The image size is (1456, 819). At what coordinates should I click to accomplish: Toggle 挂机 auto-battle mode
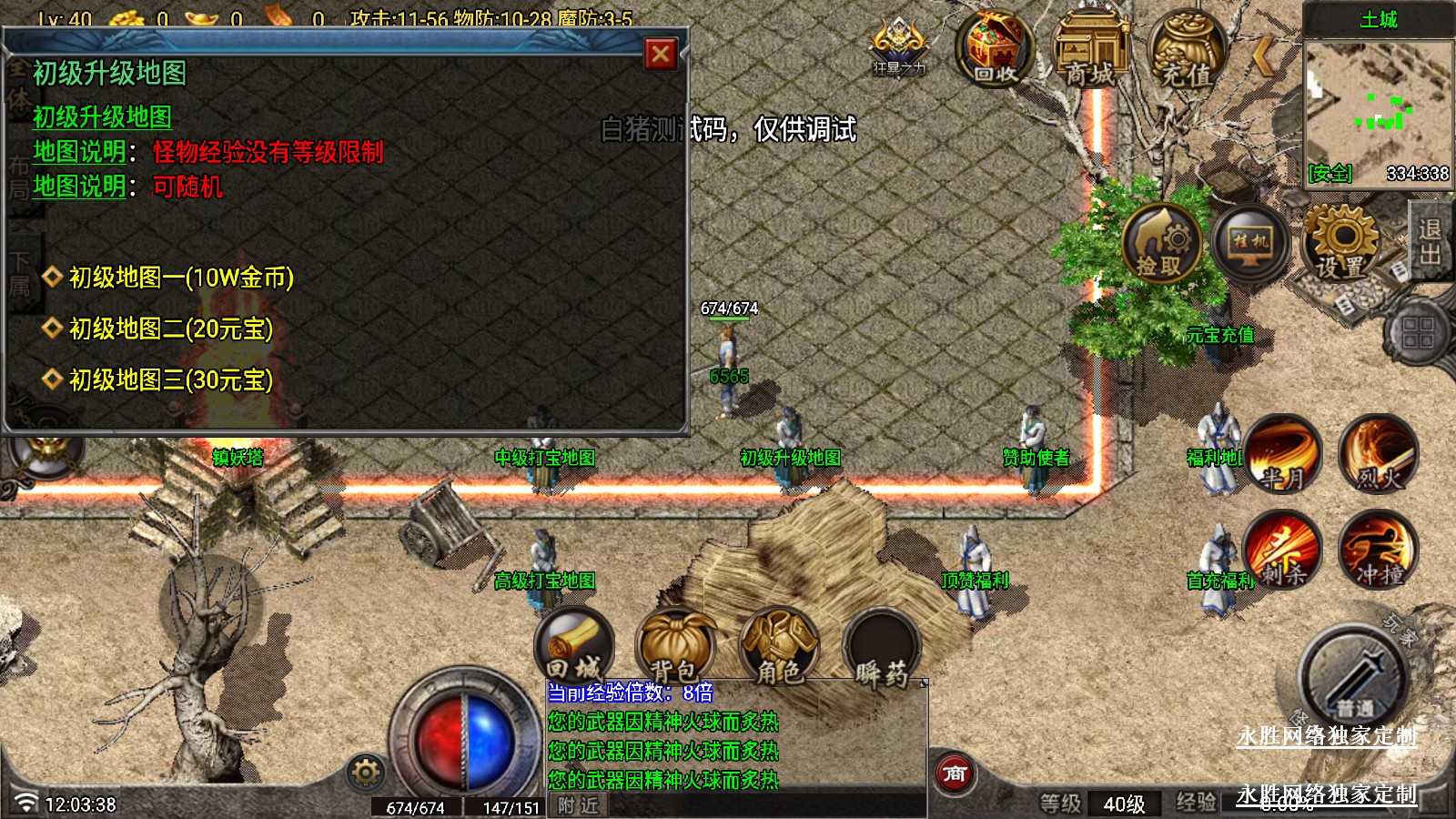coord(1250,243)
